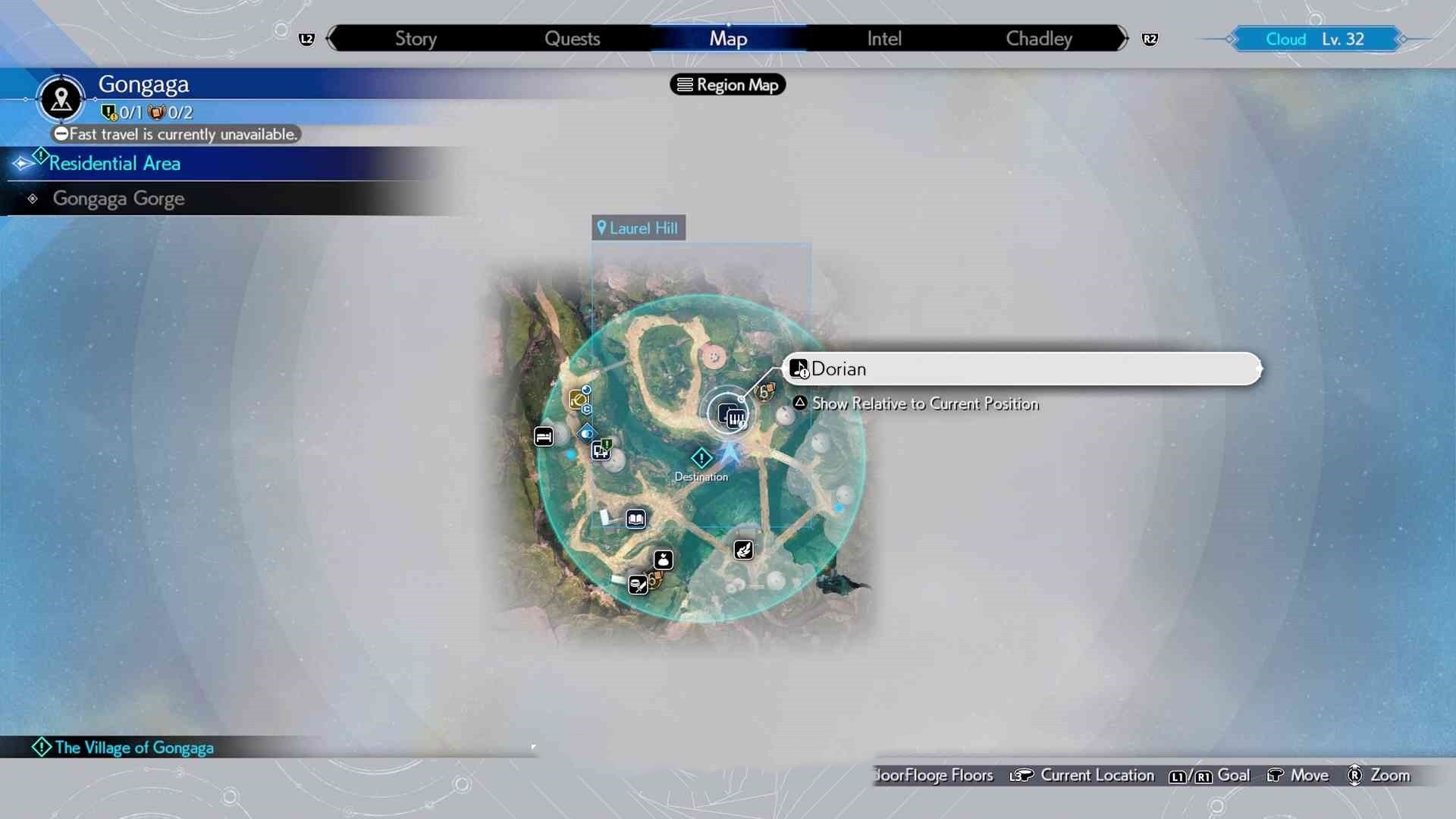Switch to the Intel tab
The image size is (1456, 819).
click(884, 39)
